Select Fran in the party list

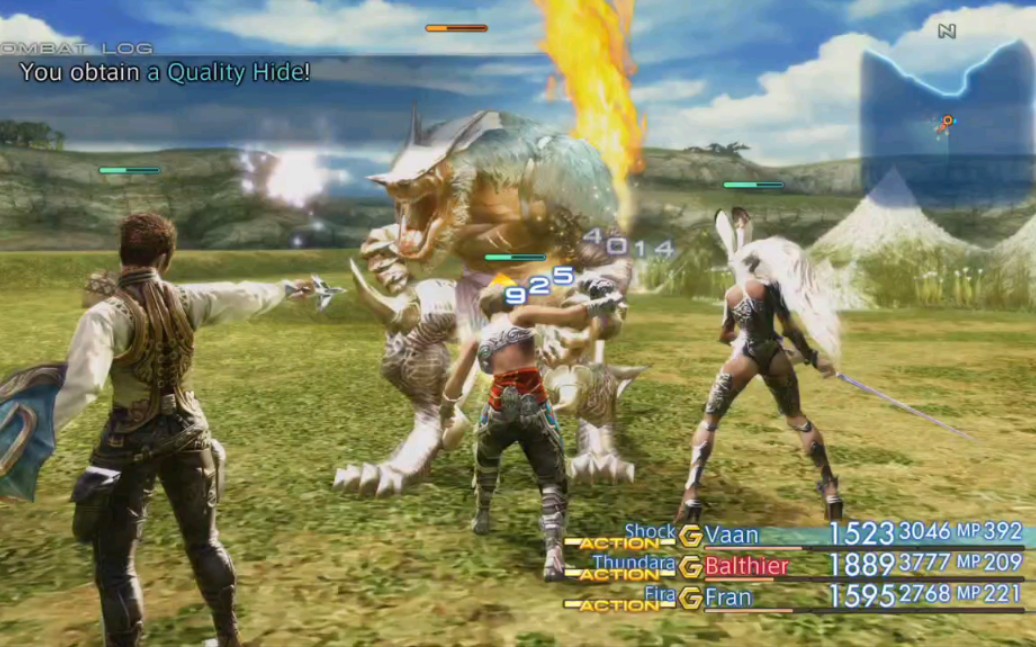(x=728, y=598)
